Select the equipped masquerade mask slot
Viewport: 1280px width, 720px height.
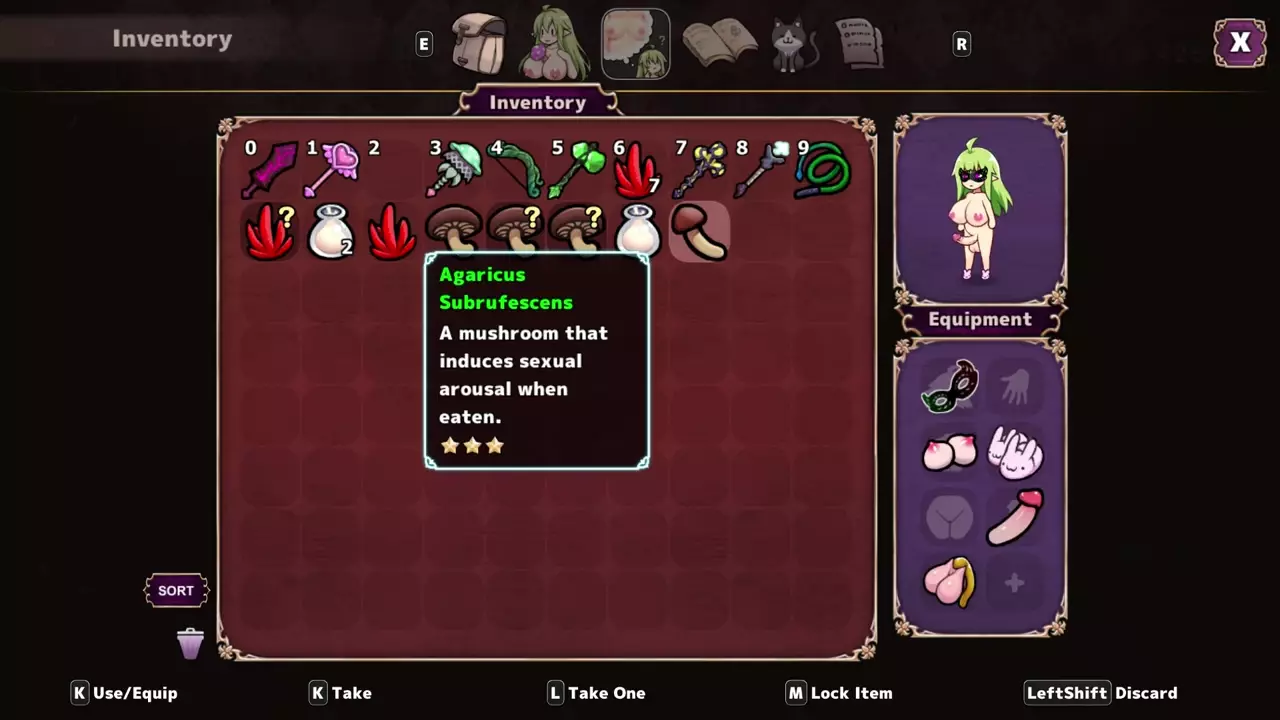point(949,387)
